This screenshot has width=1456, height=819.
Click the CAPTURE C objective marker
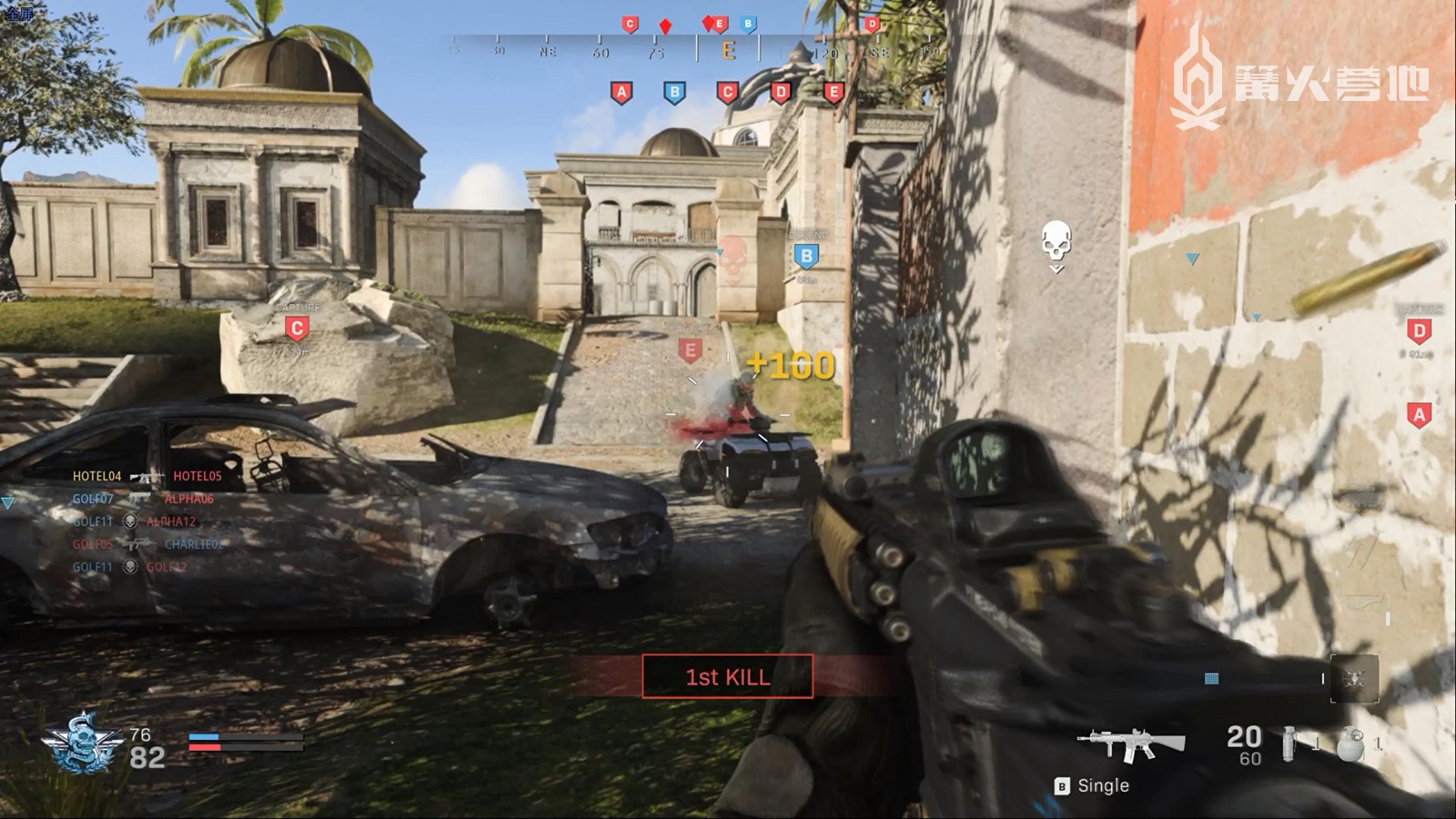[297, 328]
